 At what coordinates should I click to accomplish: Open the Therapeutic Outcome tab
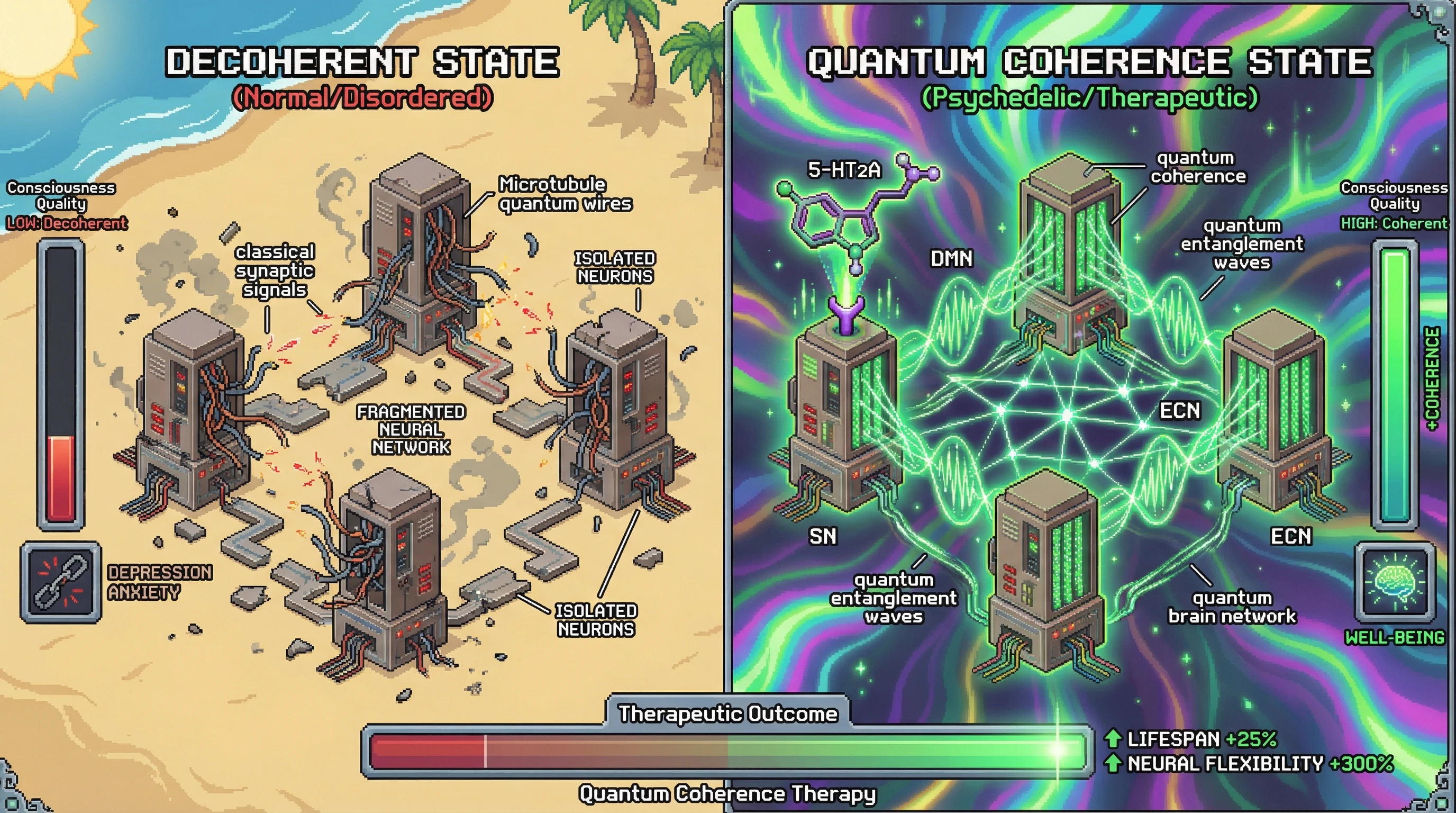(727, 713)
